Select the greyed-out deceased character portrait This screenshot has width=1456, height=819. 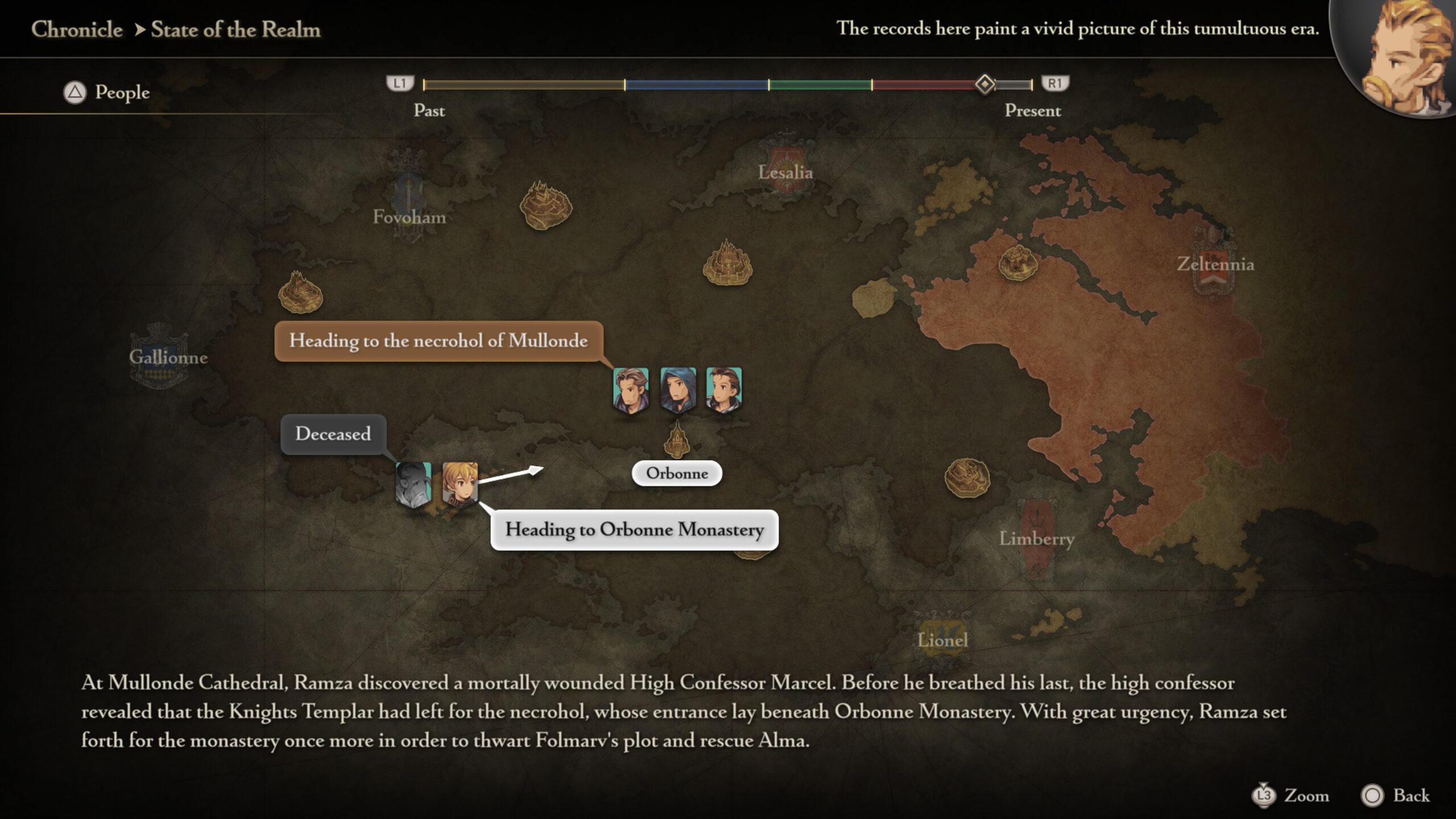point(413,484)
